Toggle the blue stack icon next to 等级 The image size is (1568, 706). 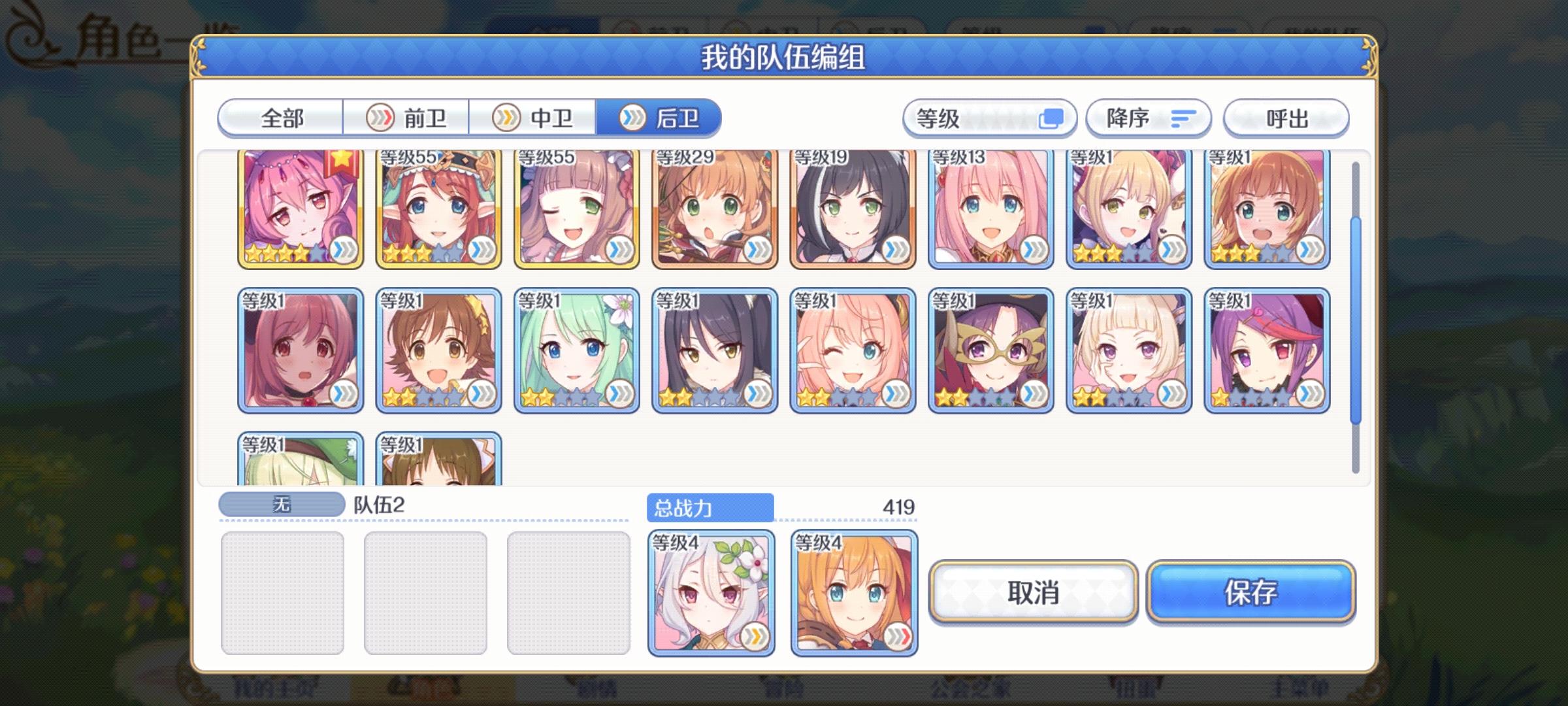pyautogui.click(x=1052, y=118)
